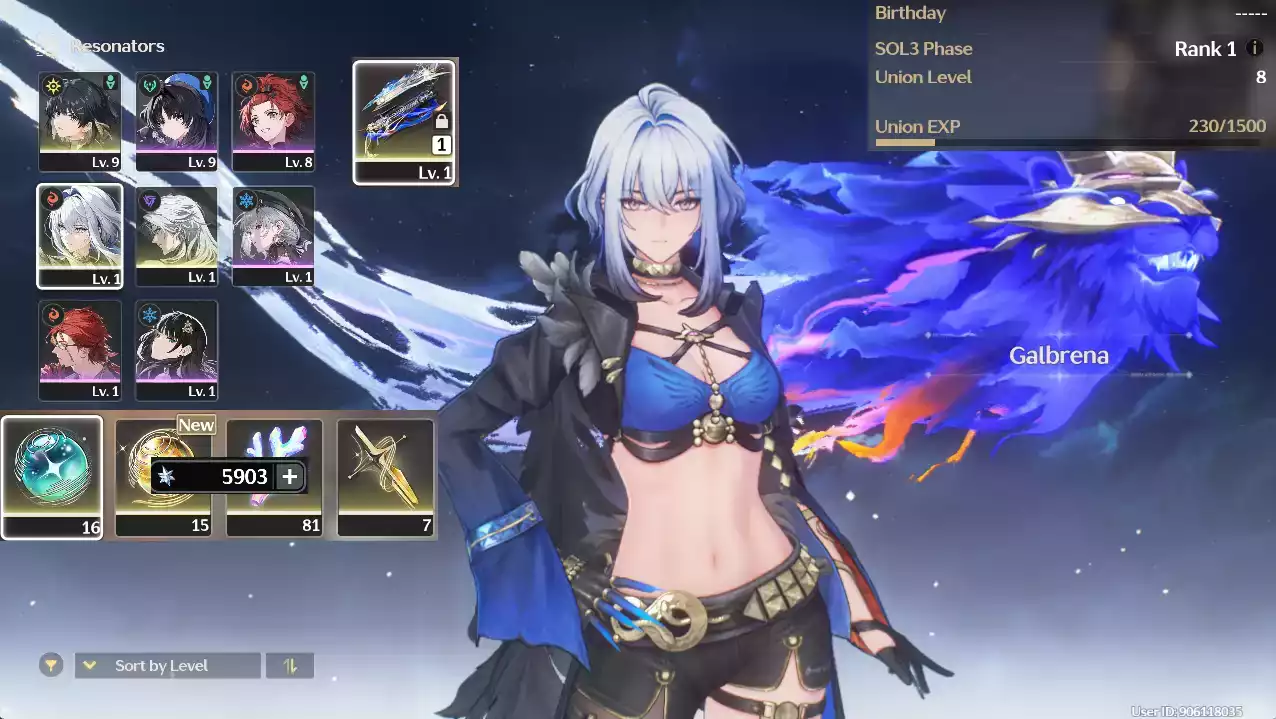The width and height of the screenshot is (1276, 719).
Task: Select the crystal coral item with 81 count
Action: point(274,477)
